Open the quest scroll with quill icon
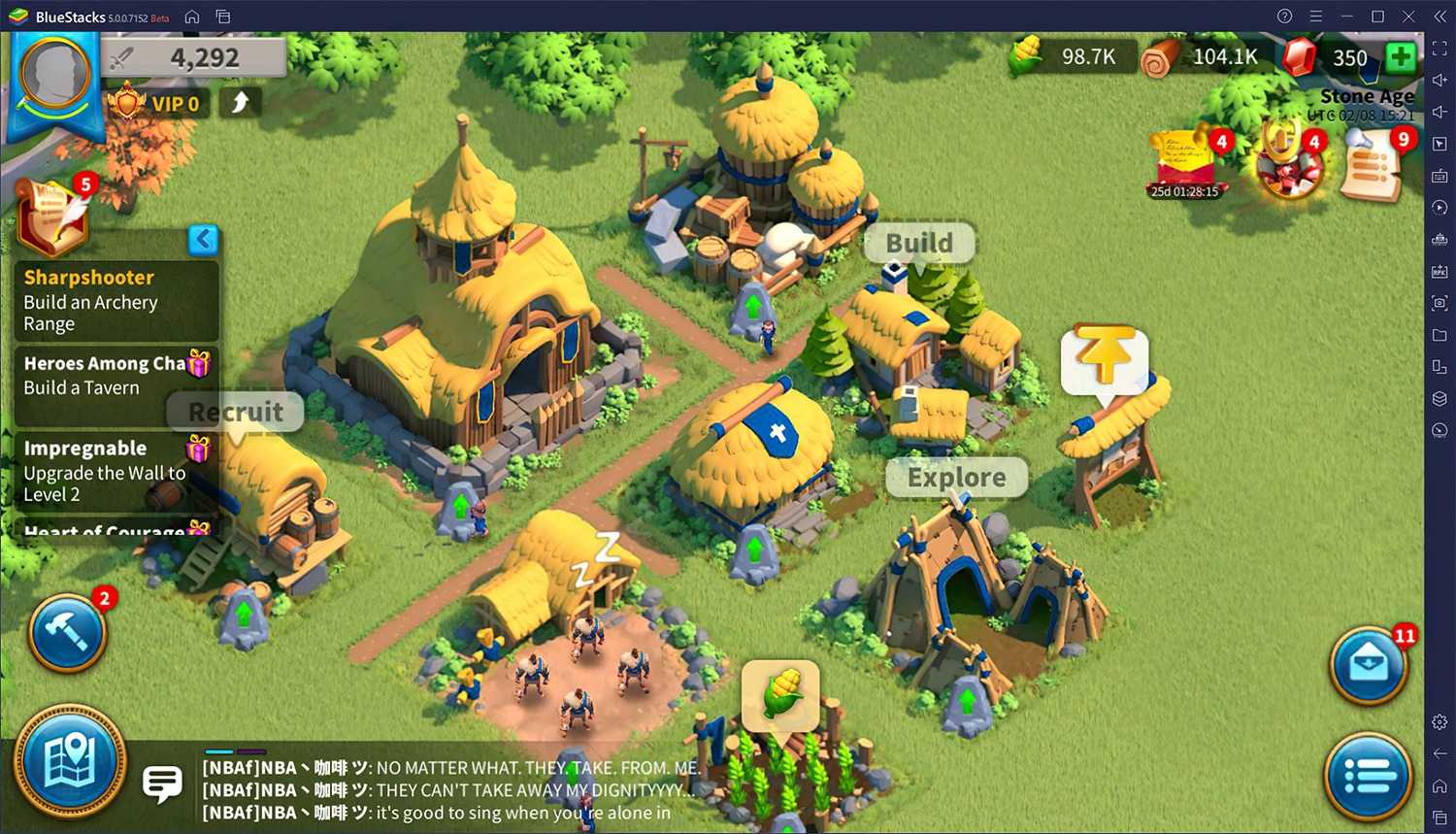 [53, 215]
